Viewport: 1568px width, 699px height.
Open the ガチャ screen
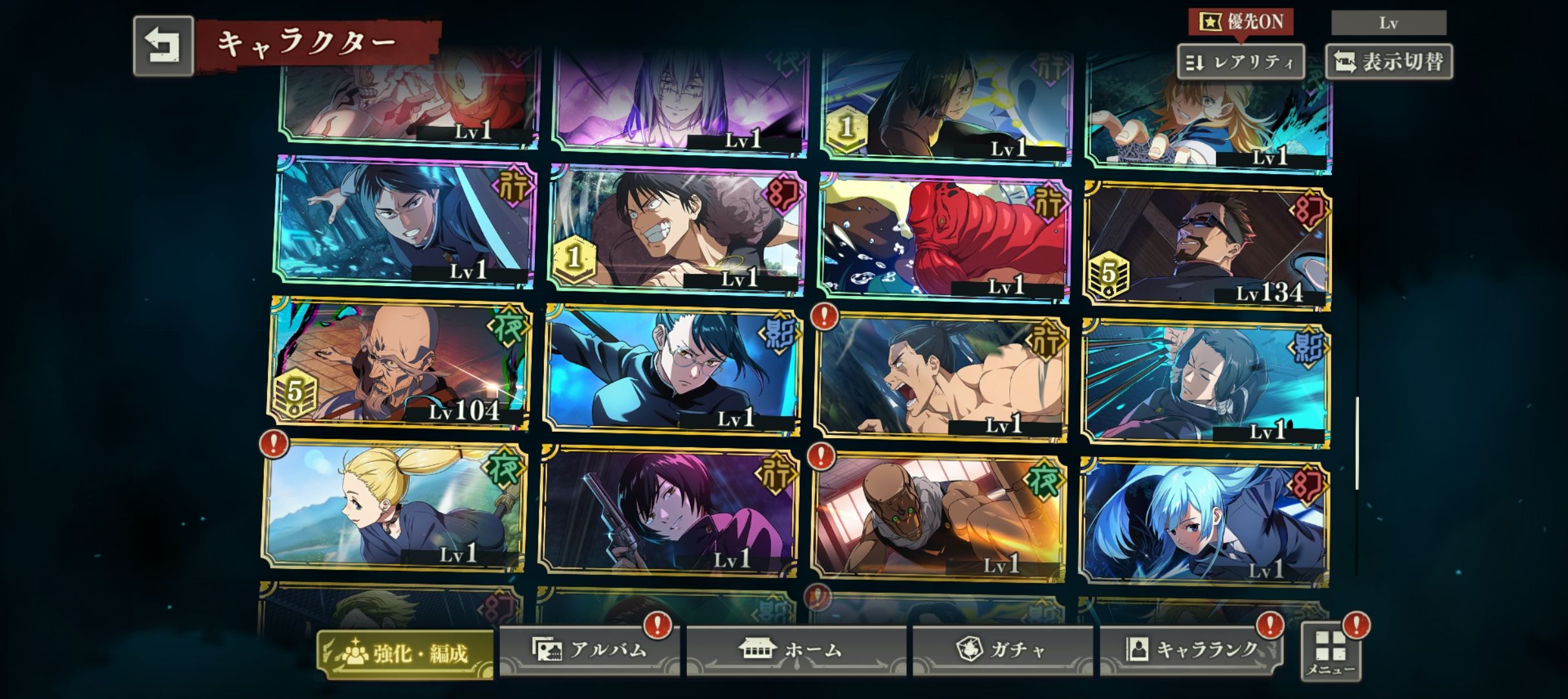[x=1002, y=650]
